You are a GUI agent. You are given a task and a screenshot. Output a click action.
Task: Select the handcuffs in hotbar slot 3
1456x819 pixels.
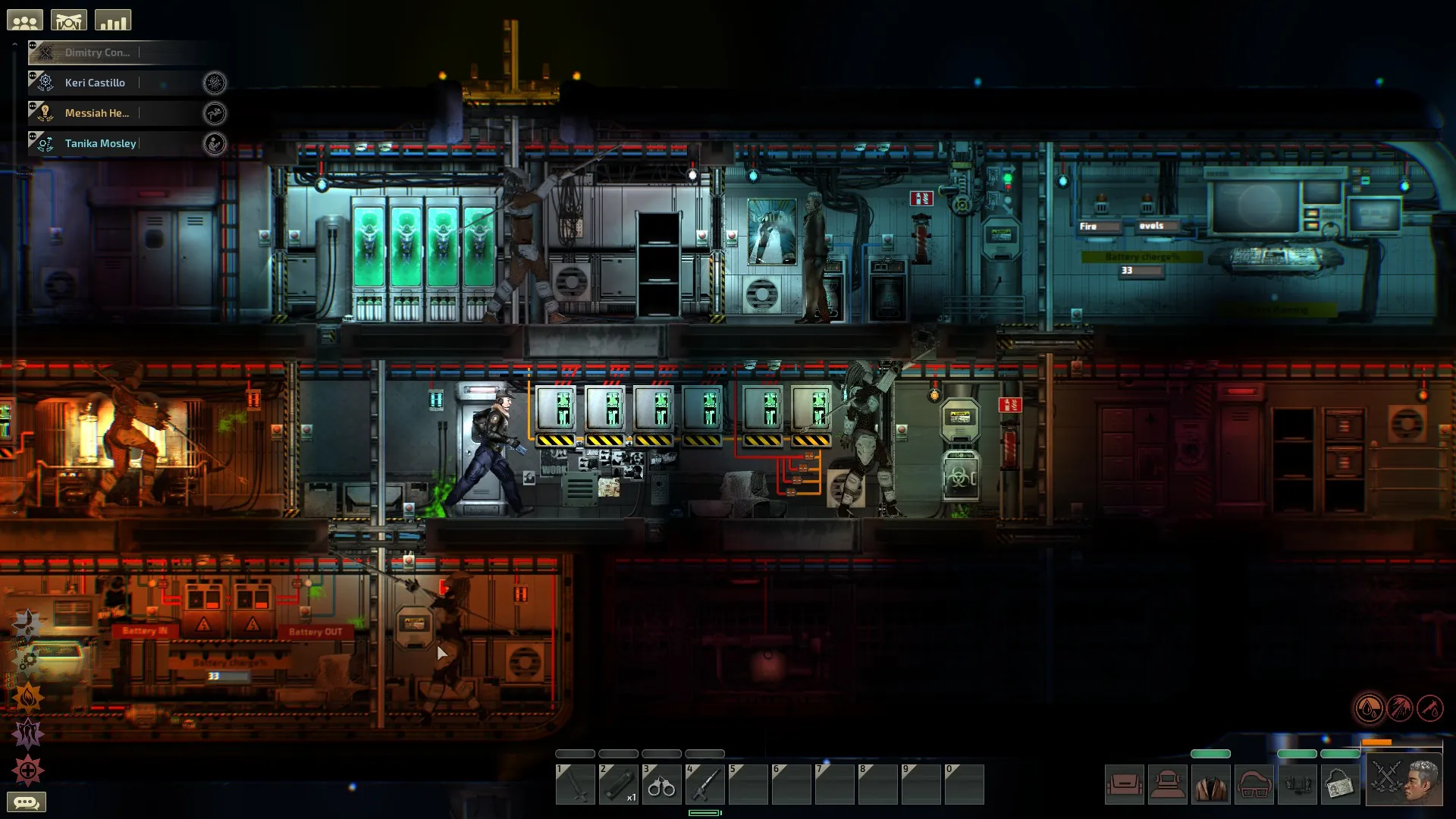[x=661, y=784]
